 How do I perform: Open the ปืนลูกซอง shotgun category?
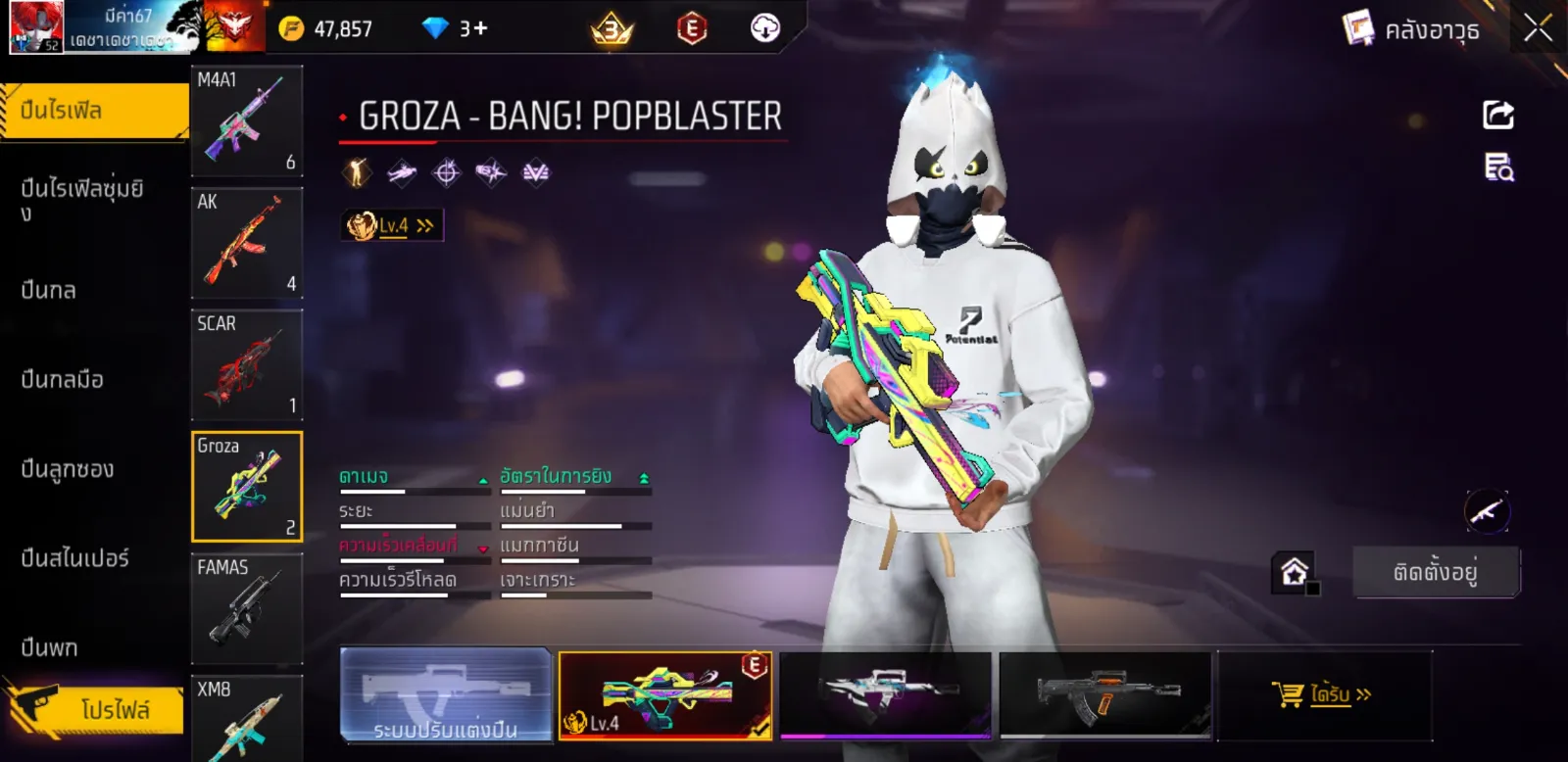tap(67, 469)
